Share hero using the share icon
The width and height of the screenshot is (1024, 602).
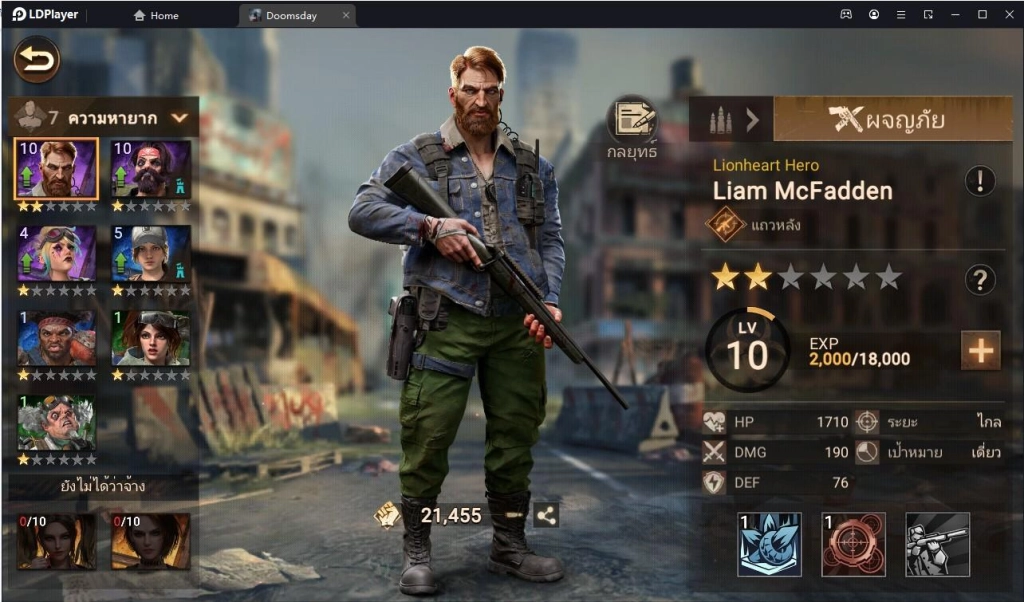coord(546,515)
